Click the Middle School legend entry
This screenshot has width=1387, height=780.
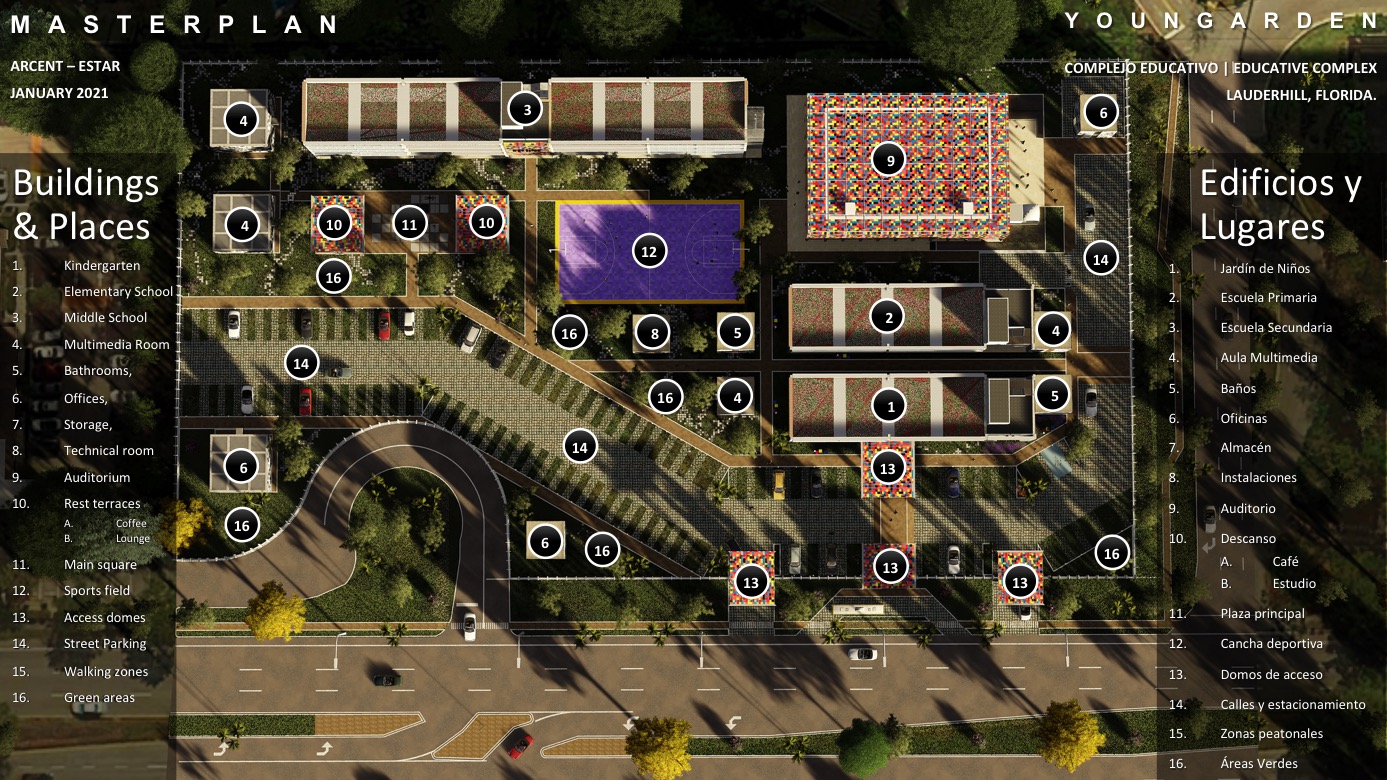pos(105,318)
